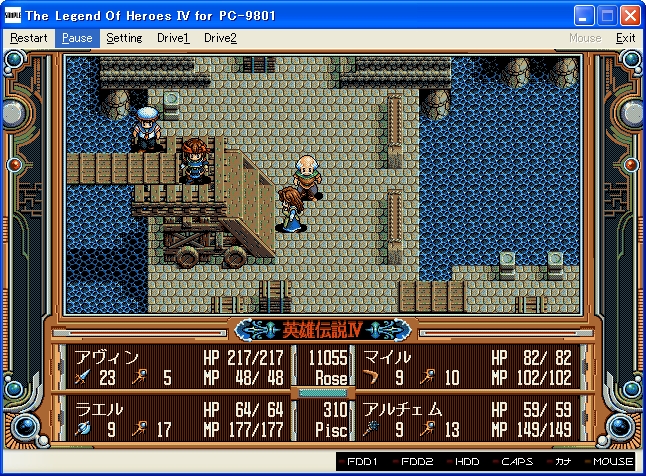Close the emulator window
Screen dimensions: 646x476
pos(630,16)
